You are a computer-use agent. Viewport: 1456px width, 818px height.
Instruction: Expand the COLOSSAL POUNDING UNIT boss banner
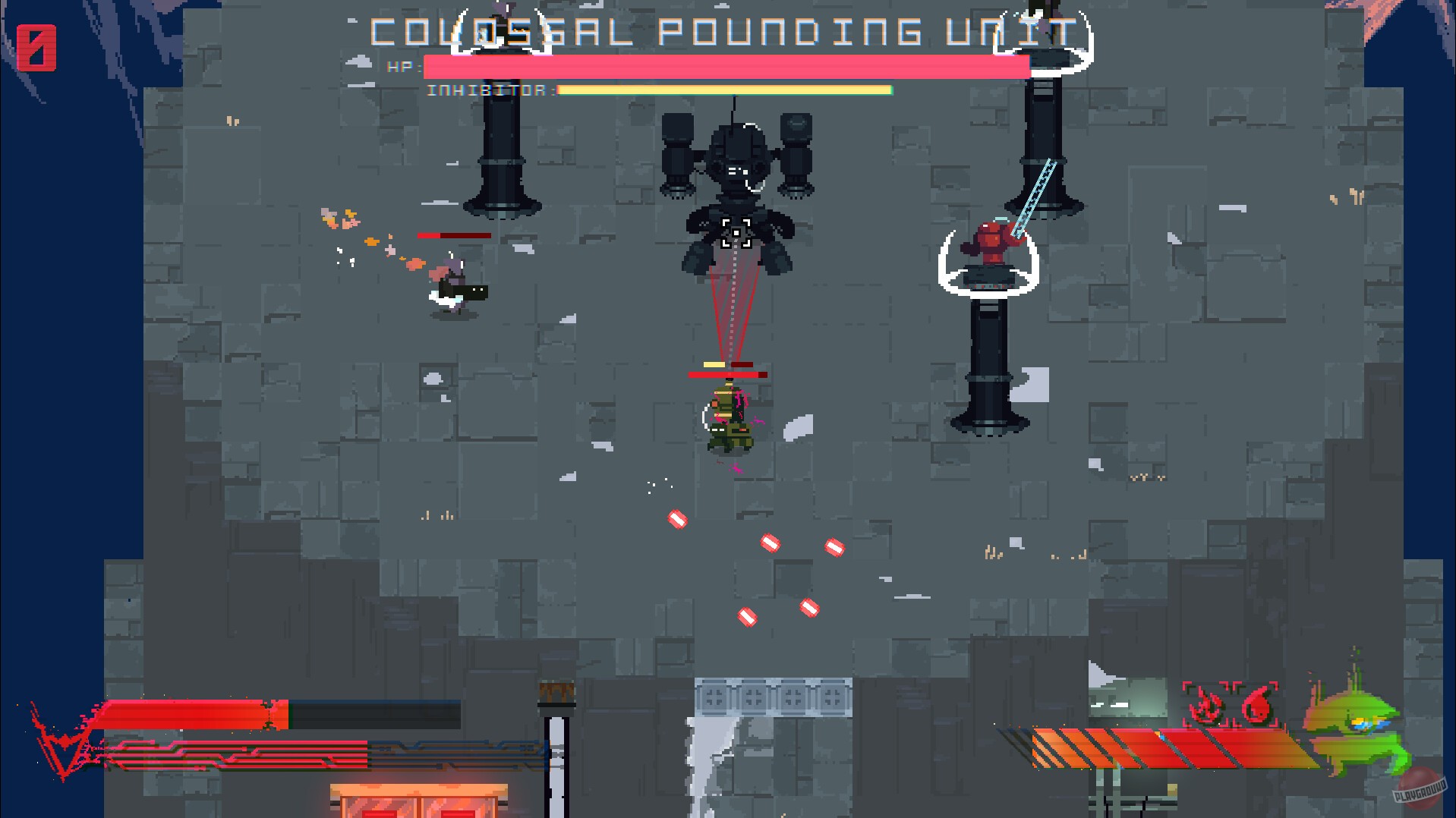[723, 30]
